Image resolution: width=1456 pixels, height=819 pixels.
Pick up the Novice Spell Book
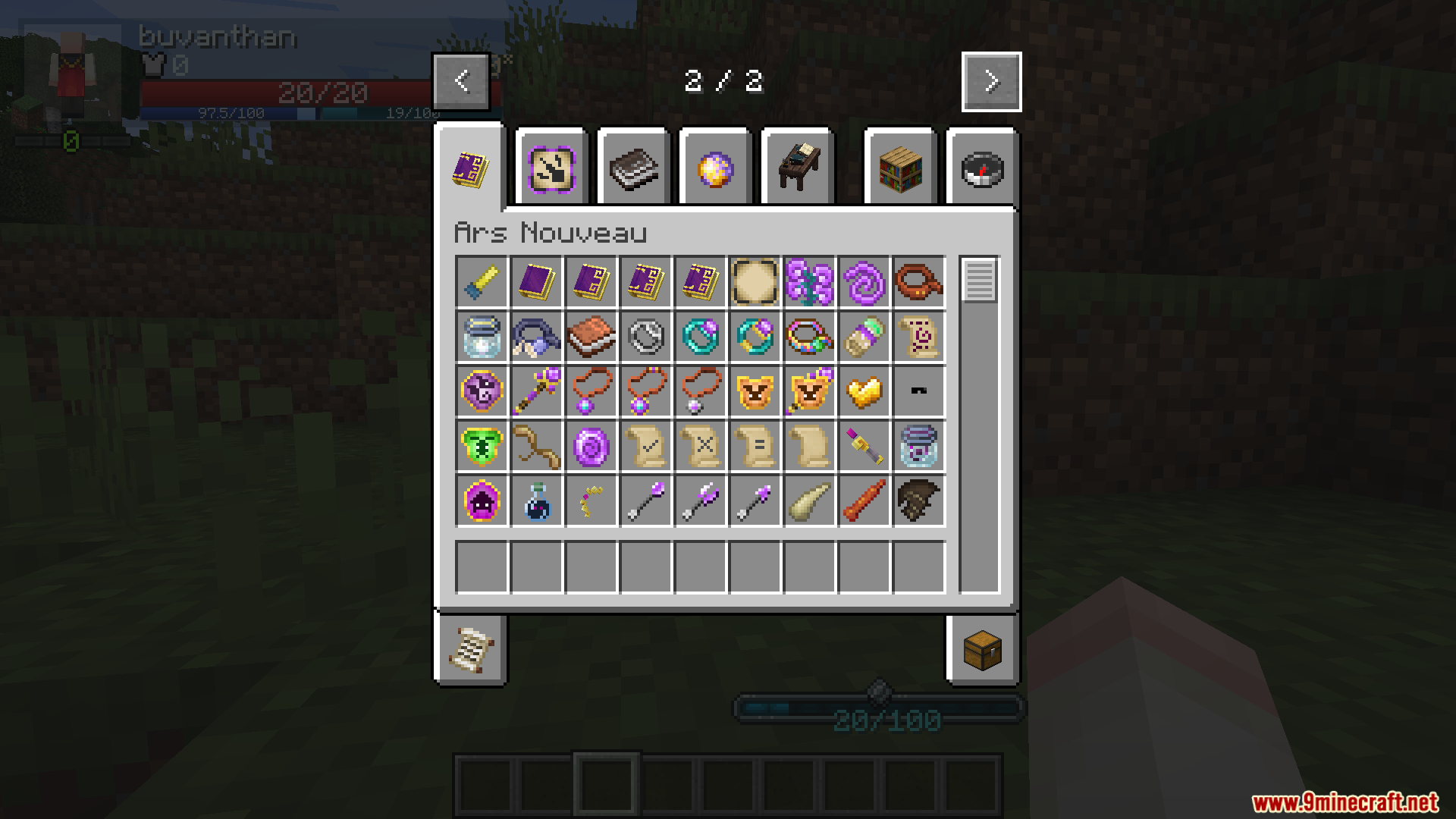pyautogui.click(x=536, y=282)
